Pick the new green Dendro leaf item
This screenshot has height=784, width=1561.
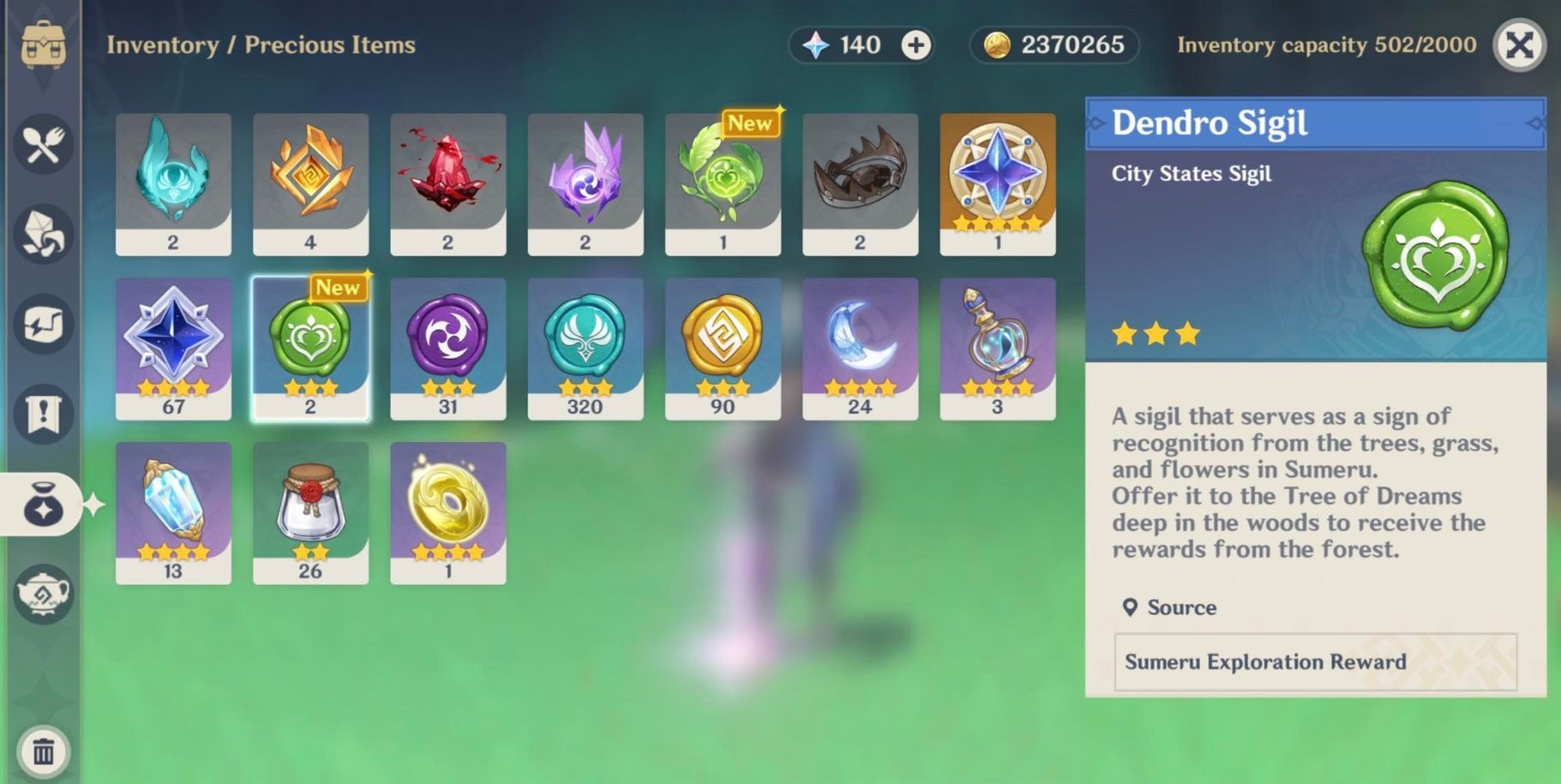tap(722, 183)
